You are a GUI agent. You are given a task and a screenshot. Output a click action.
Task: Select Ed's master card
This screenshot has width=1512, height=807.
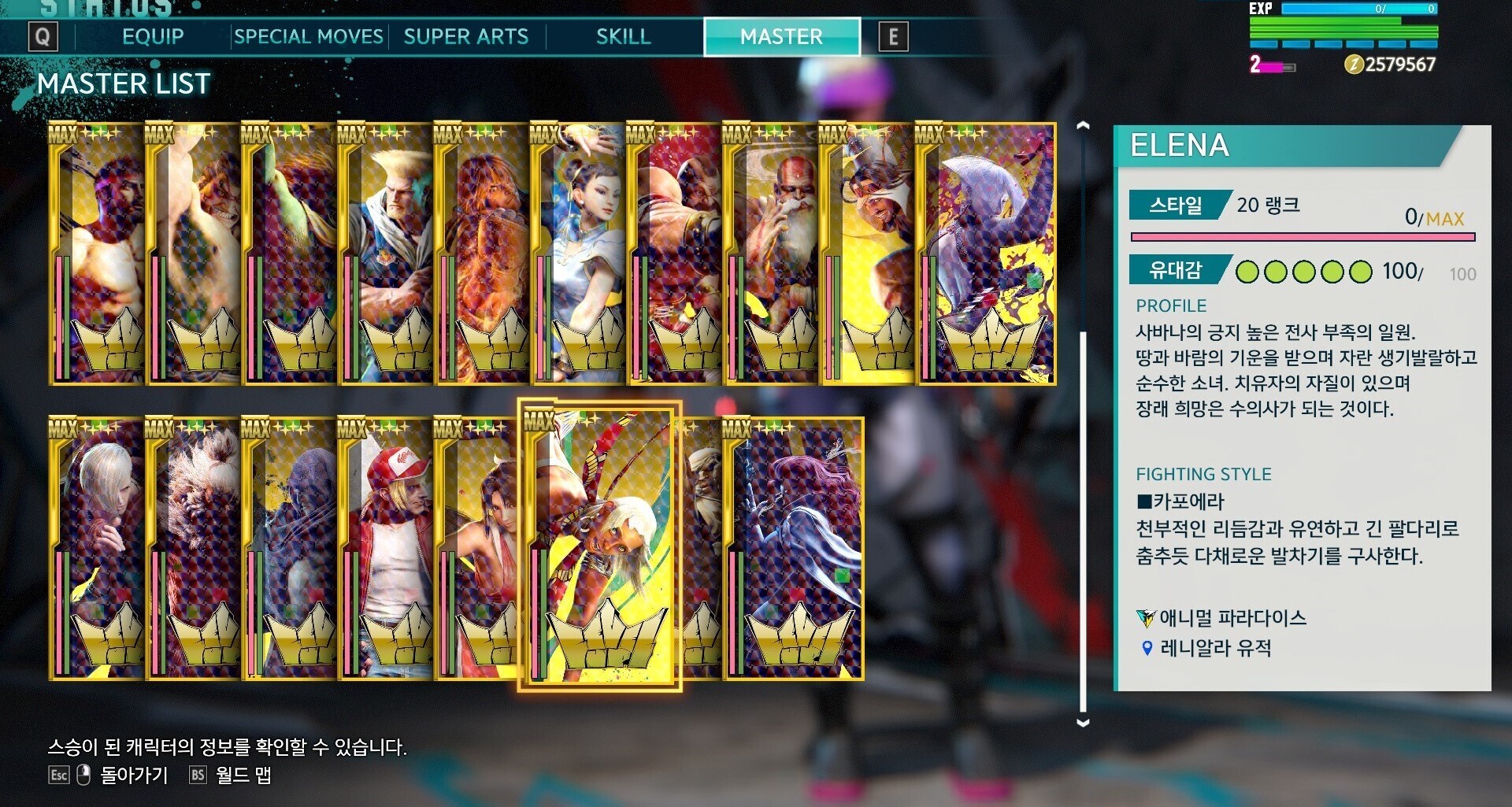click(x=96, y=548)
